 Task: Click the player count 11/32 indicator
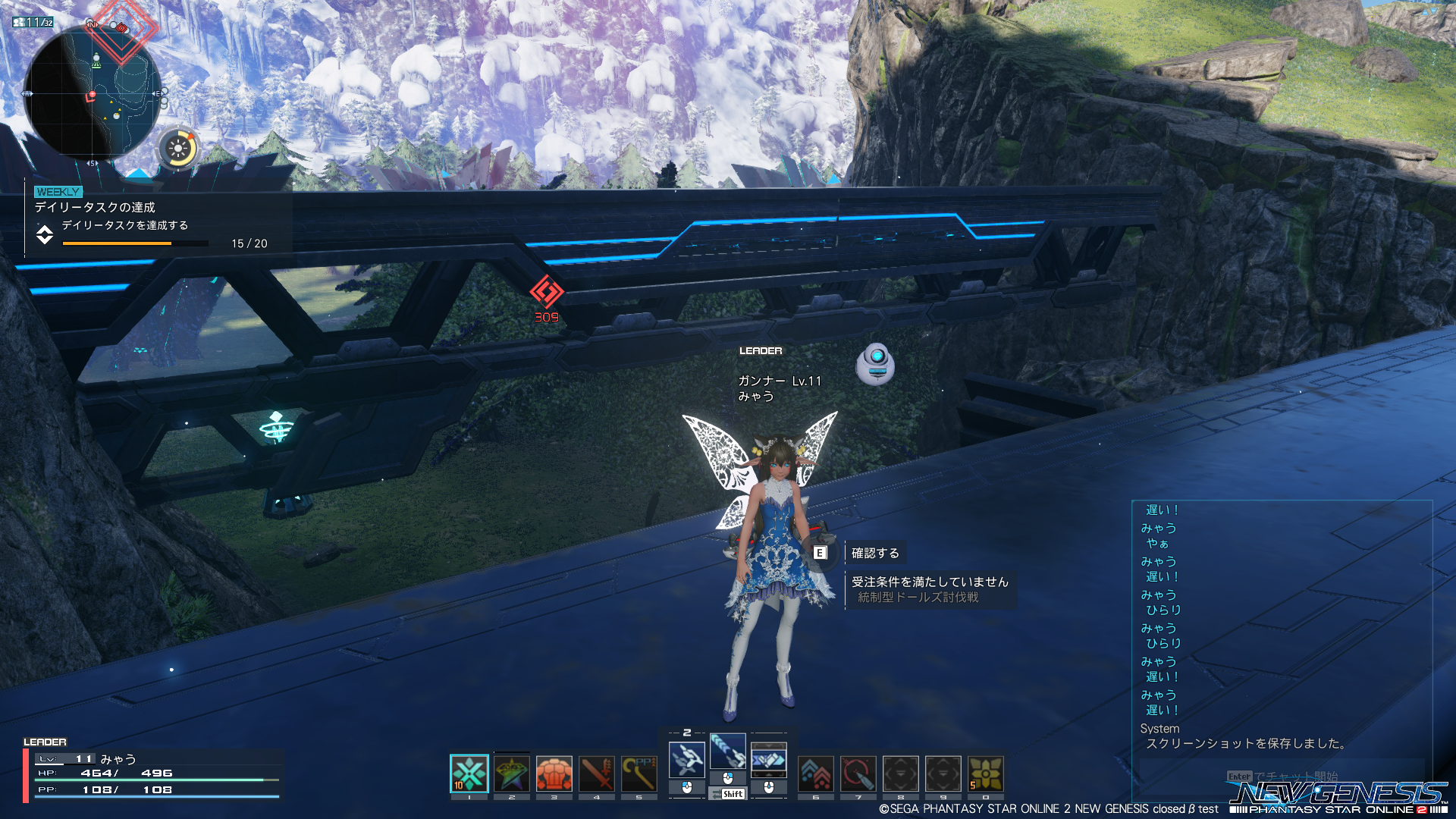click(x=33, y=23)
